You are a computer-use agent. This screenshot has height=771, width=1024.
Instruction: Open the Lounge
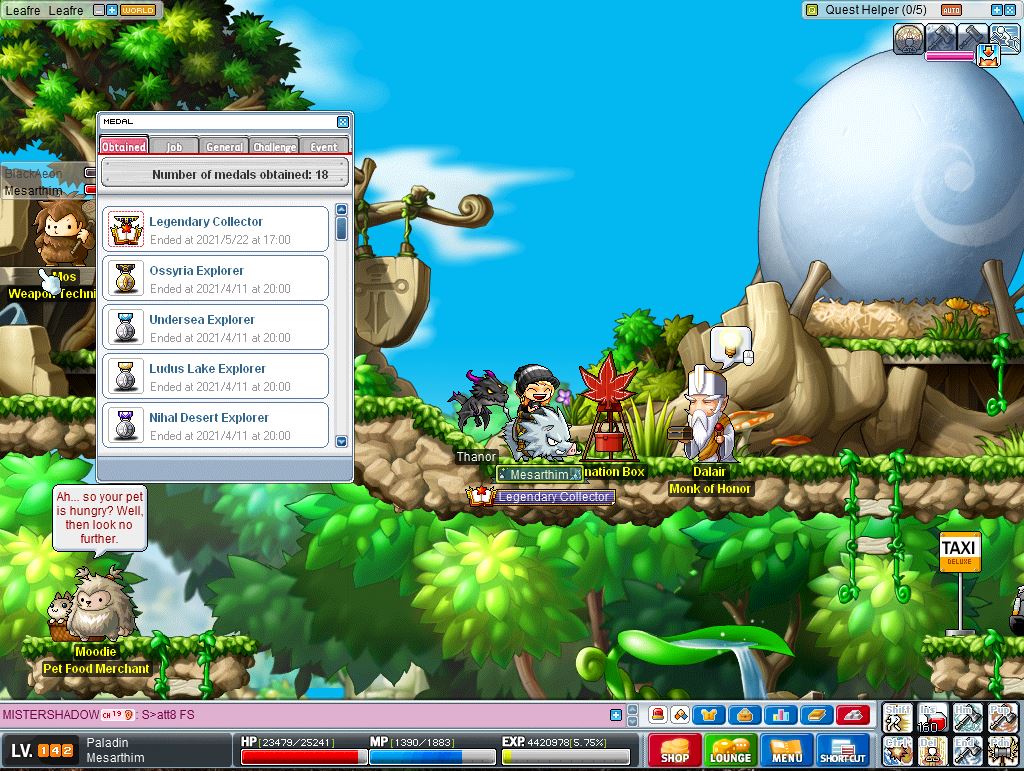tap(730, 750)
